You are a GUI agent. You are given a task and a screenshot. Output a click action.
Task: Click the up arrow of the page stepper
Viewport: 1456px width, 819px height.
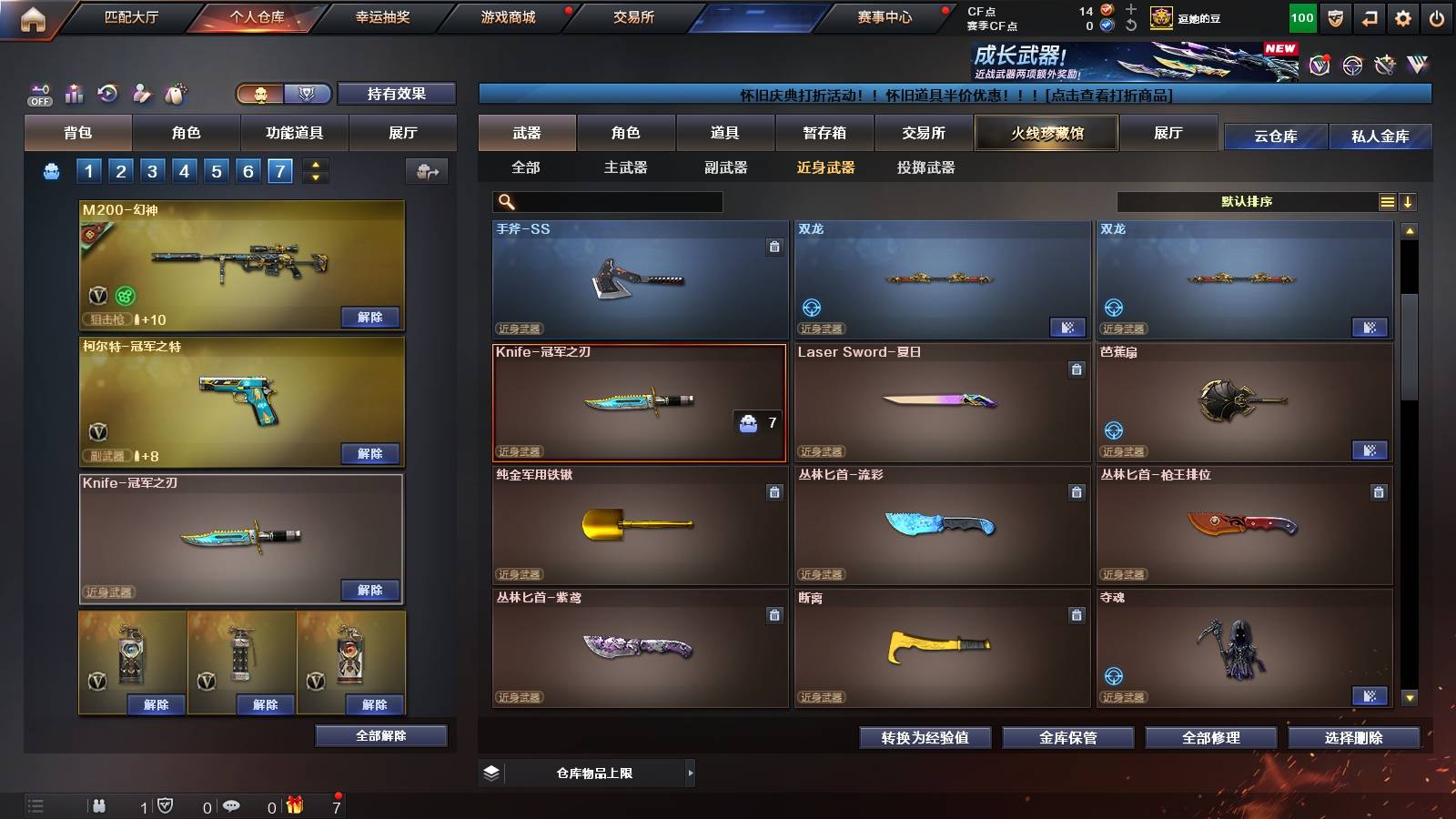coord(313,164)
